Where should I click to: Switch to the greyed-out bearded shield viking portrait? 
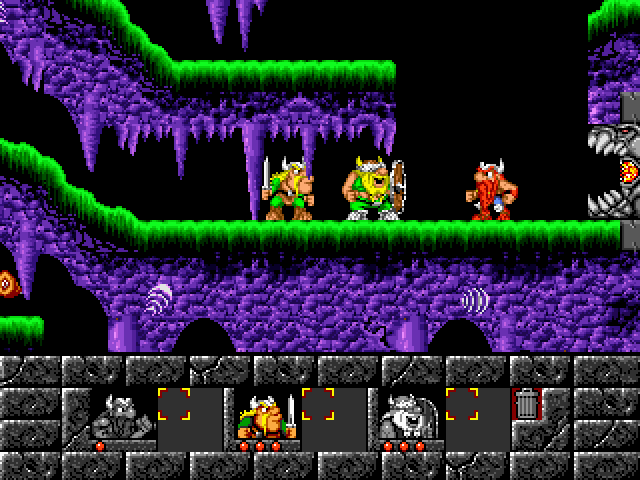[x=408, y=412]
